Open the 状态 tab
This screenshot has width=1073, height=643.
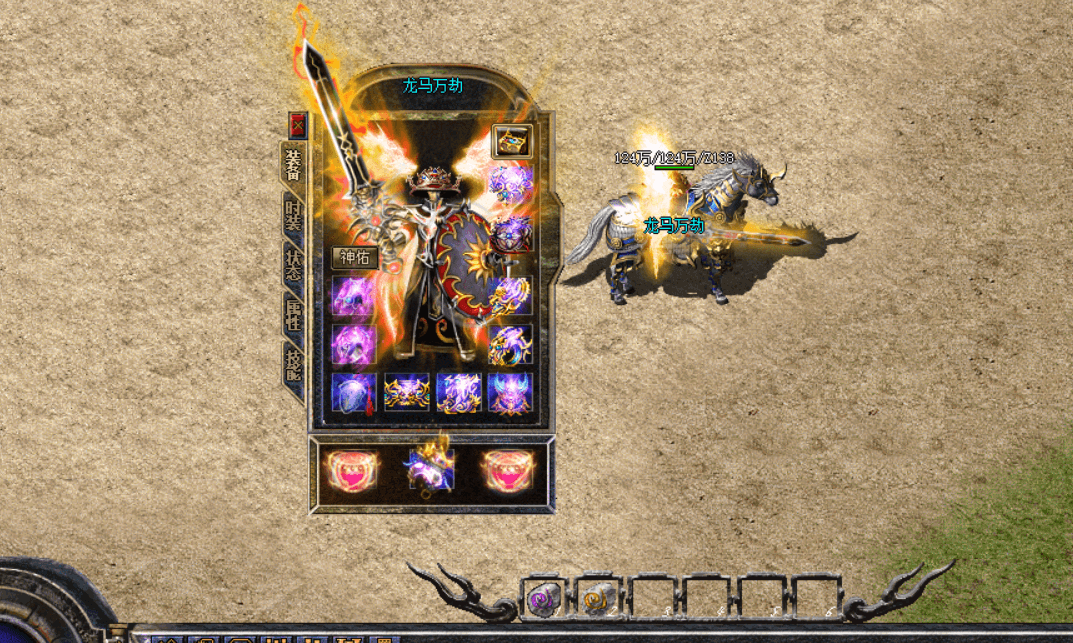[293, 264]
